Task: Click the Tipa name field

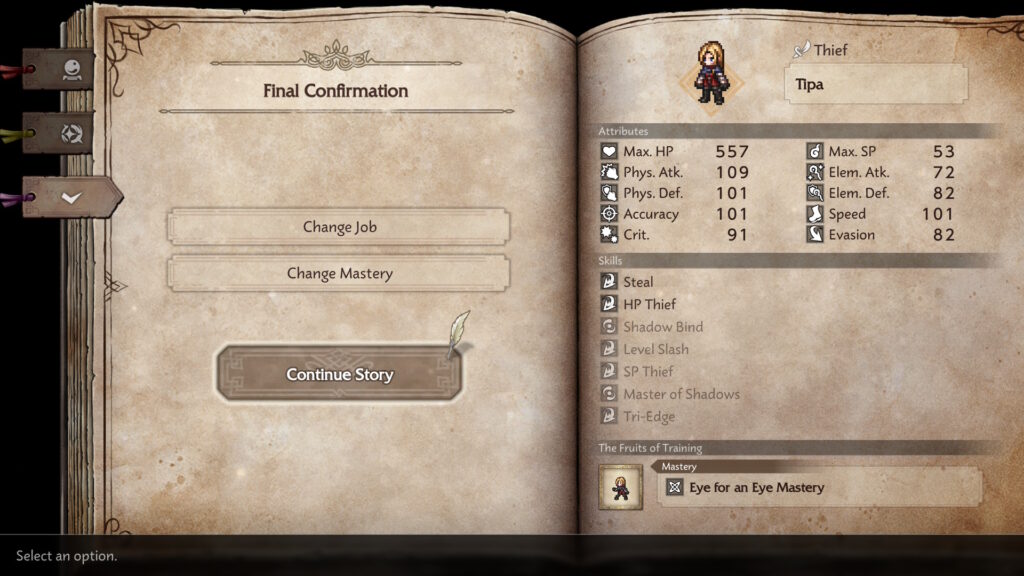Action: 875,84
